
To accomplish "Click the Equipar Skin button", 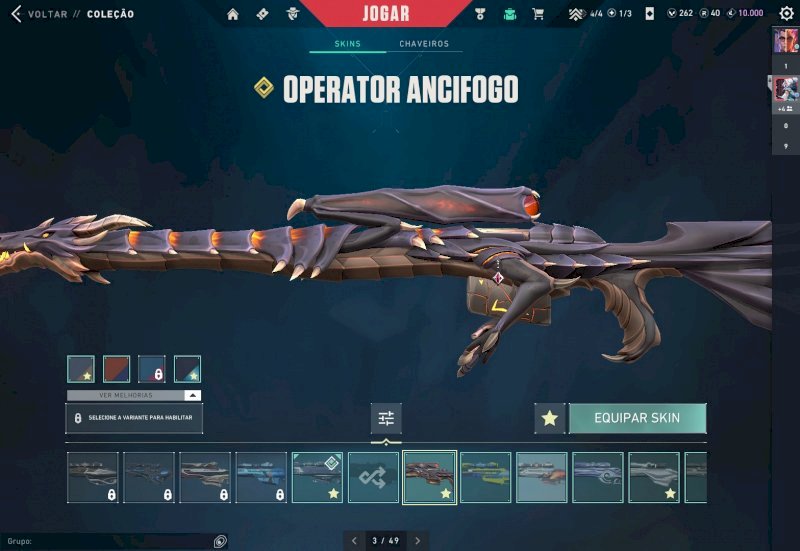I will 637,418.
